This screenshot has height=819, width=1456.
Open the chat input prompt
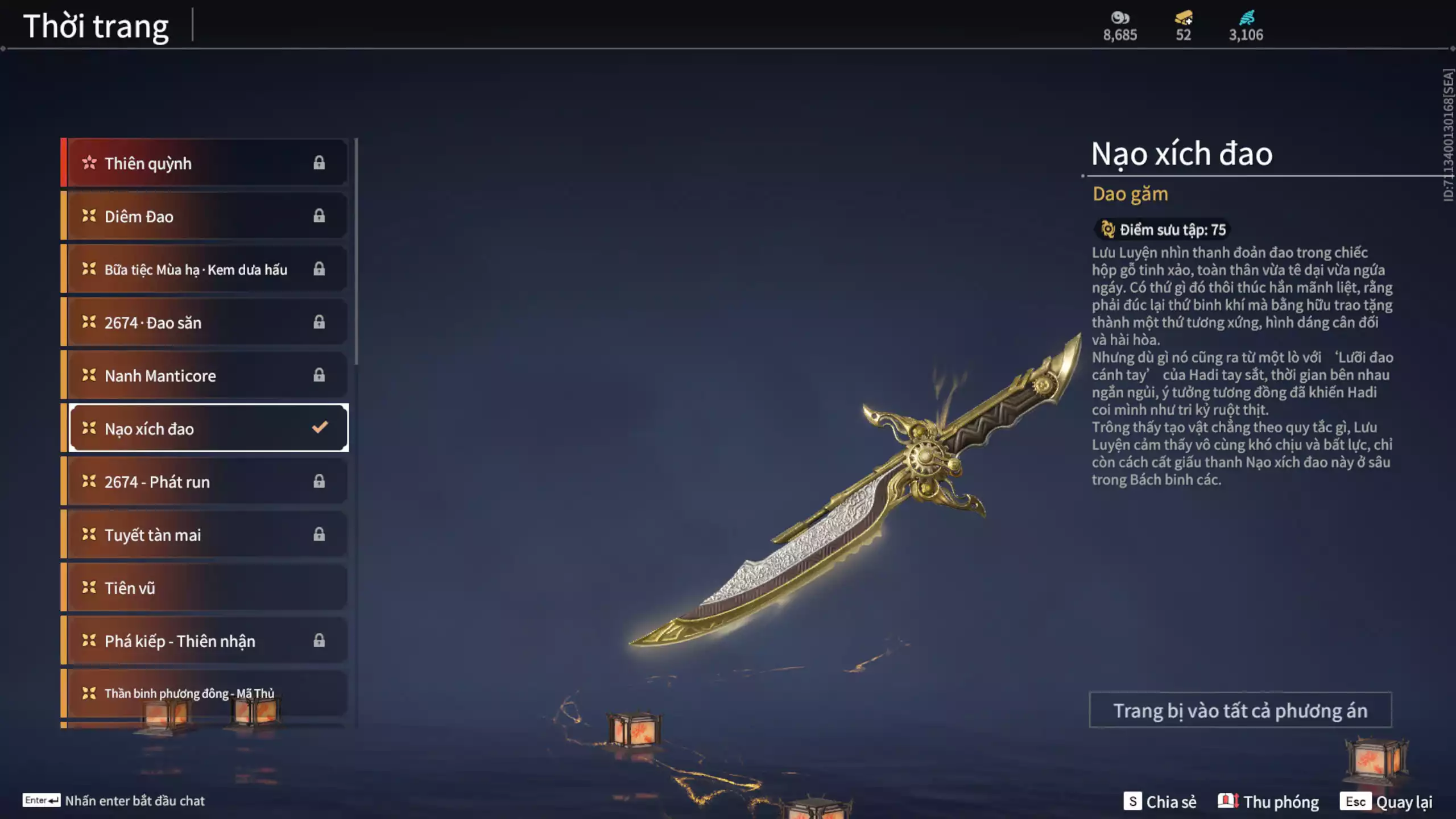(x=114, y=801)
